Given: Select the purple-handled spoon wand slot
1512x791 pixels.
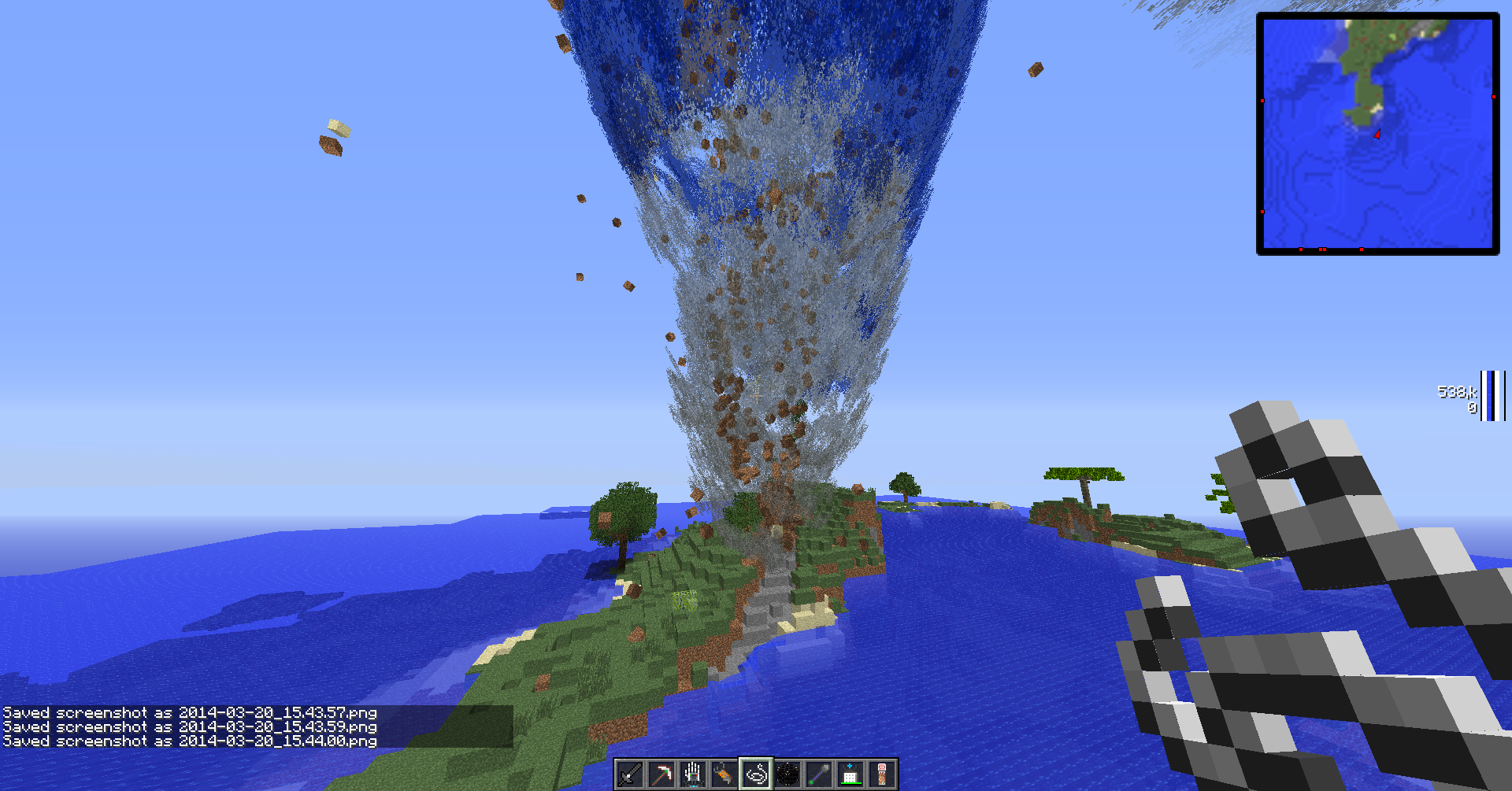Looking at the screenshot, I should (819, 775).
